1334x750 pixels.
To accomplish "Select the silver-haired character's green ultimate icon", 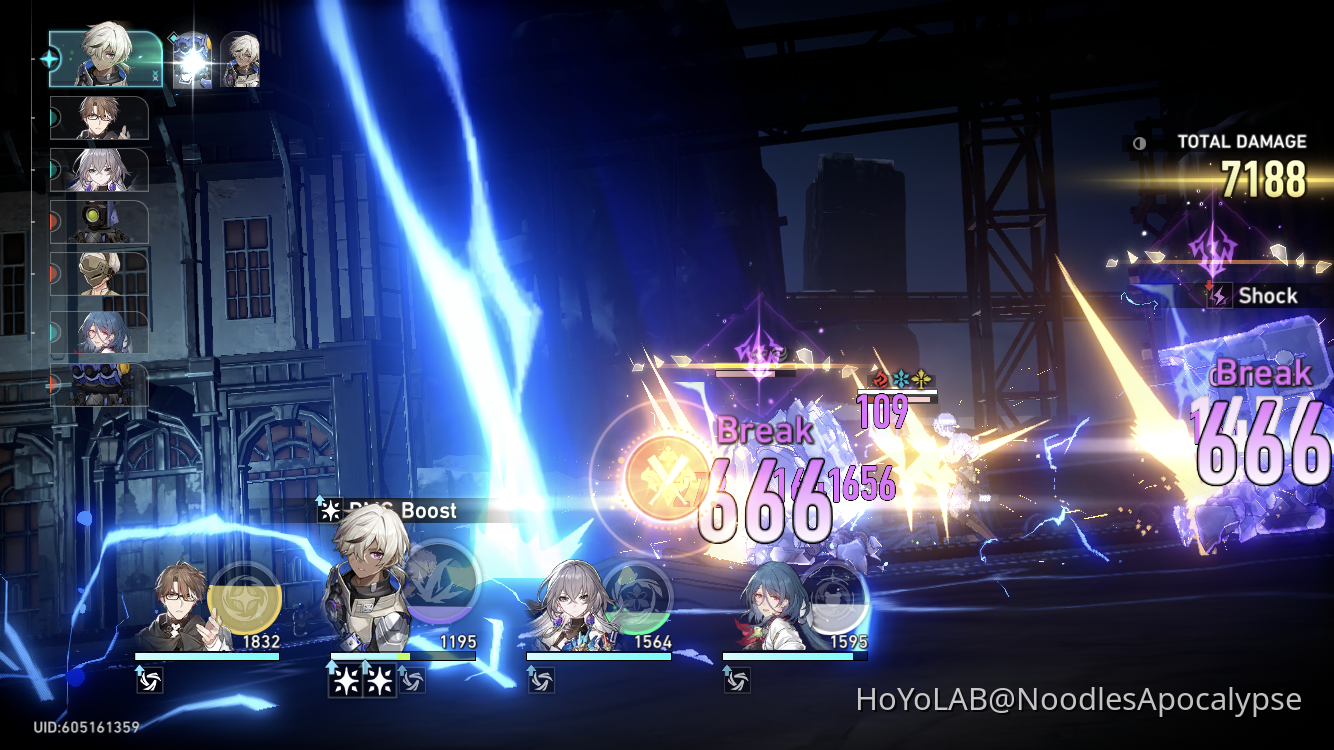I will tap(637, 597).
